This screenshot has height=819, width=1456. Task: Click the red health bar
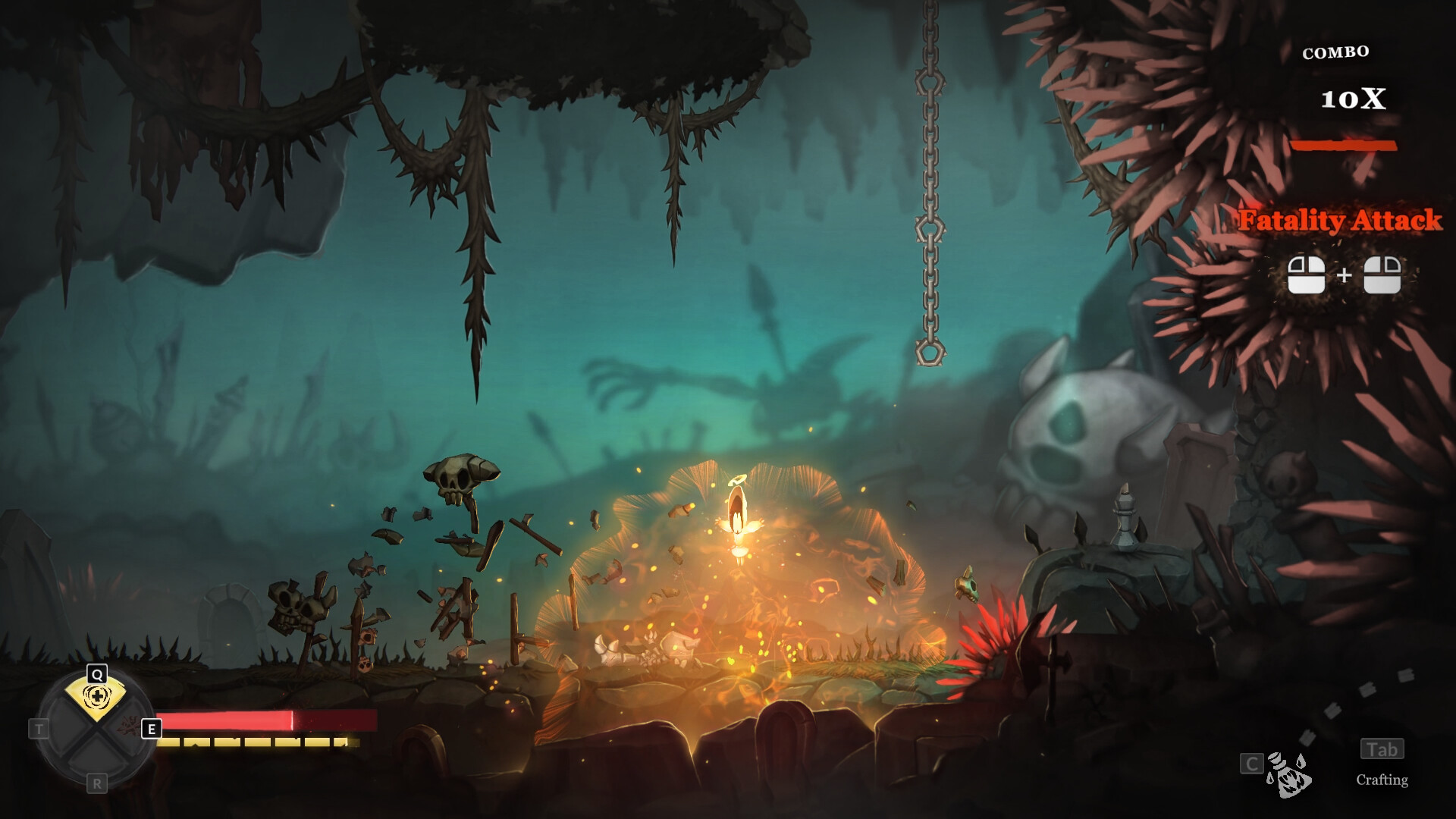227,721
